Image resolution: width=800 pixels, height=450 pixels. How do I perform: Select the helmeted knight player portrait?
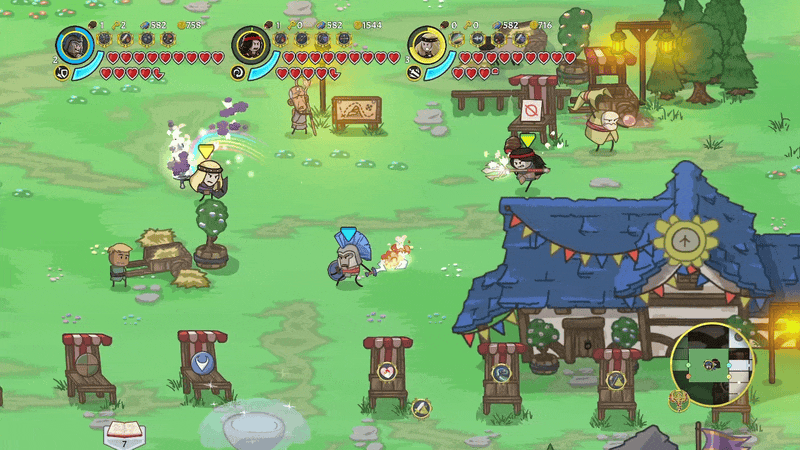pos(75,45)
